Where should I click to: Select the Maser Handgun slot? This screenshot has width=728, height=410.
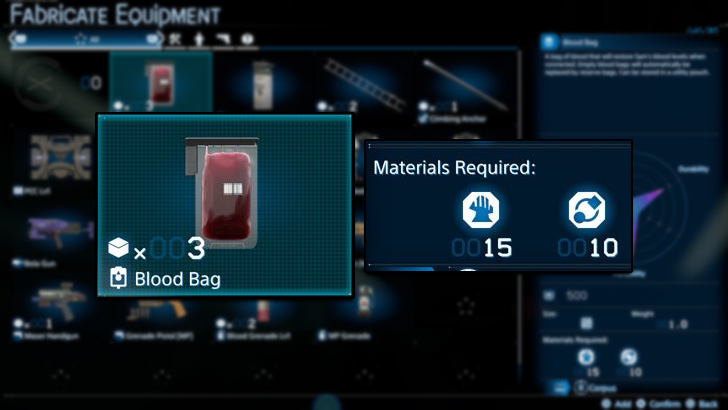(55, 305)
